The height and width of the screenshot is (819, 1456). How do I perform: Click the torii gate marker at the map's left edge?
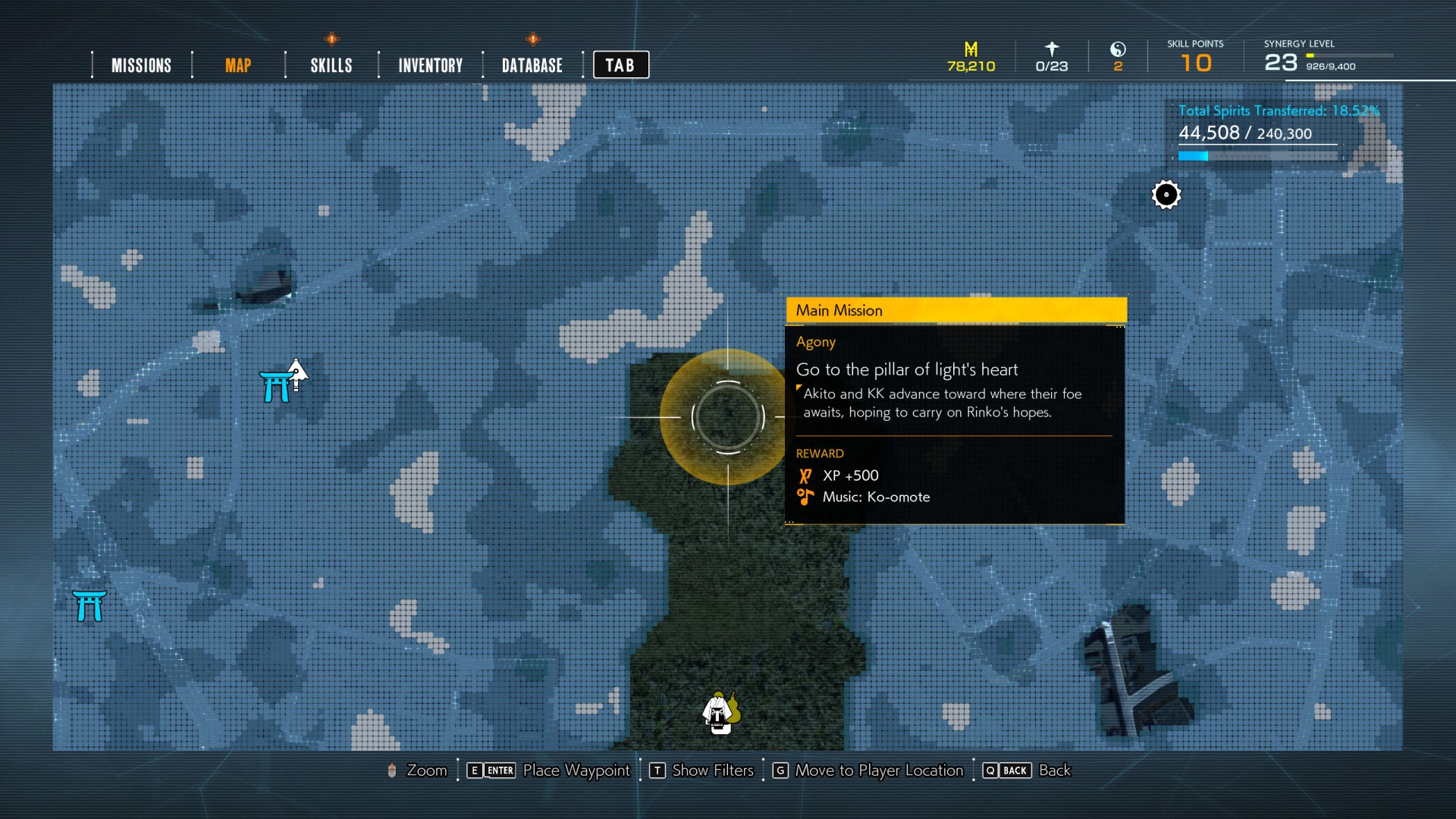pos(89,606)
